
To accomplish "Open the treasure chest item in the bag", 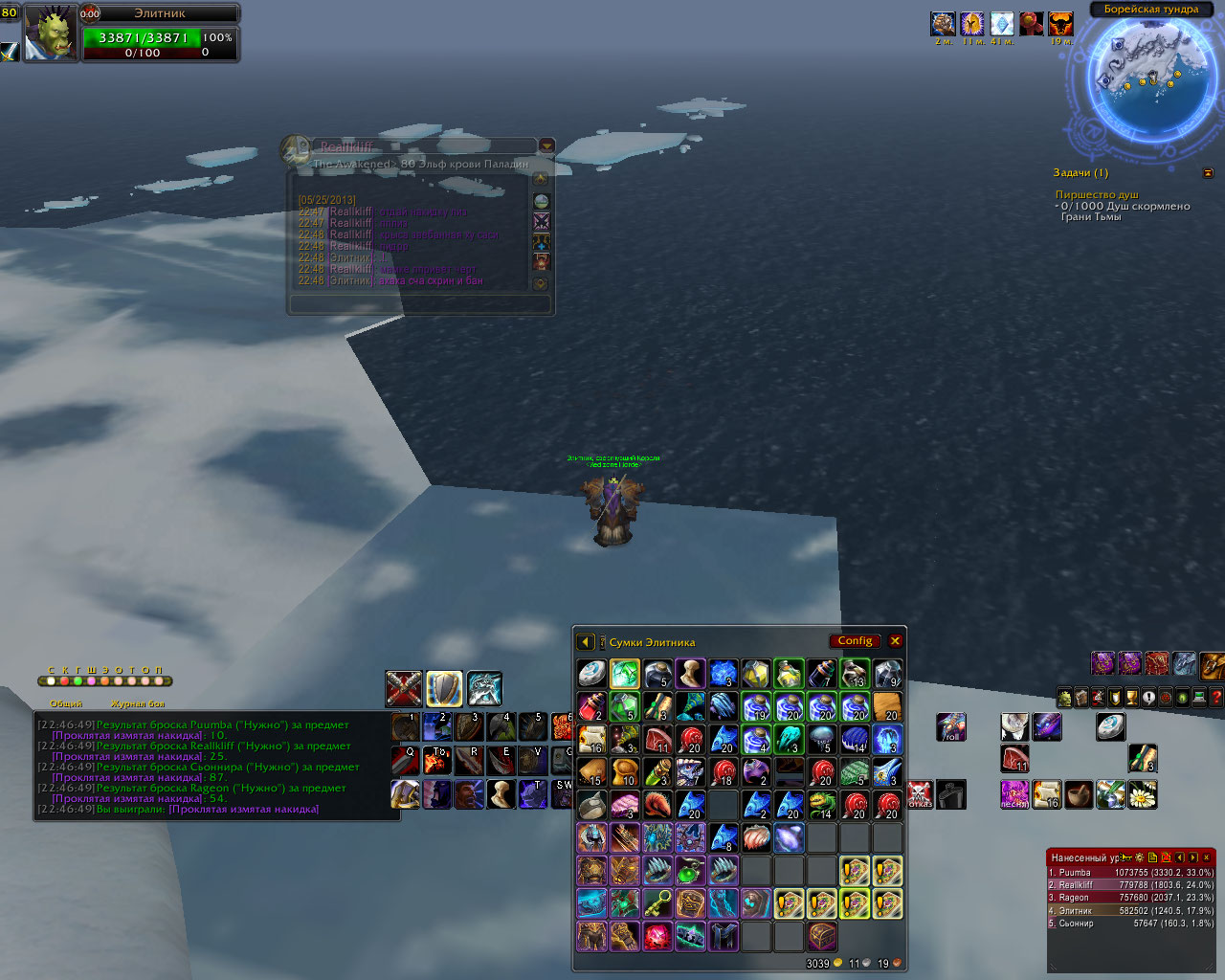I will (822, 935).
